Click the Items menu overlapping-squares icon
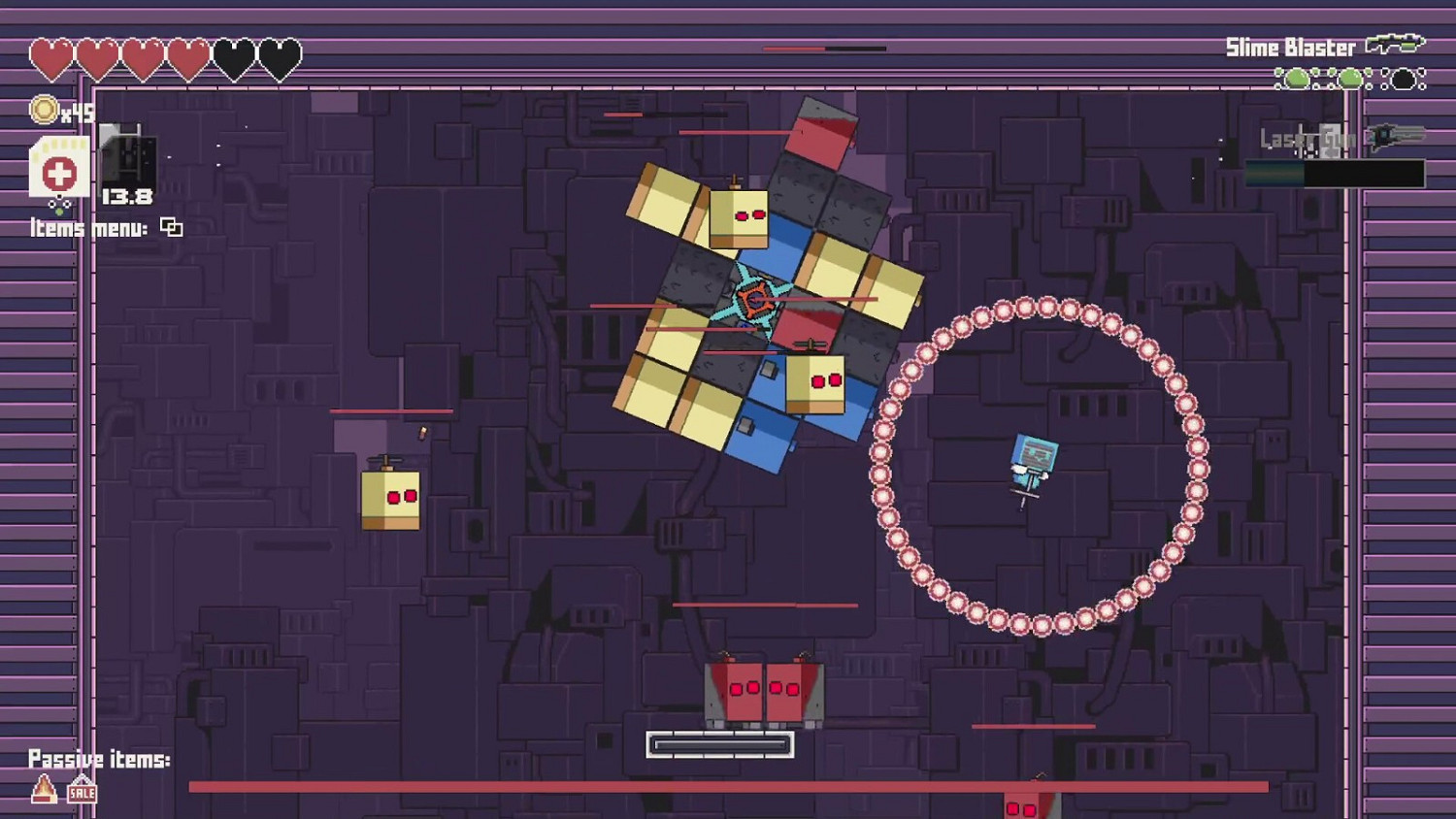The height and width of the screenshot is (819, 1456). [x=173, y=227]
